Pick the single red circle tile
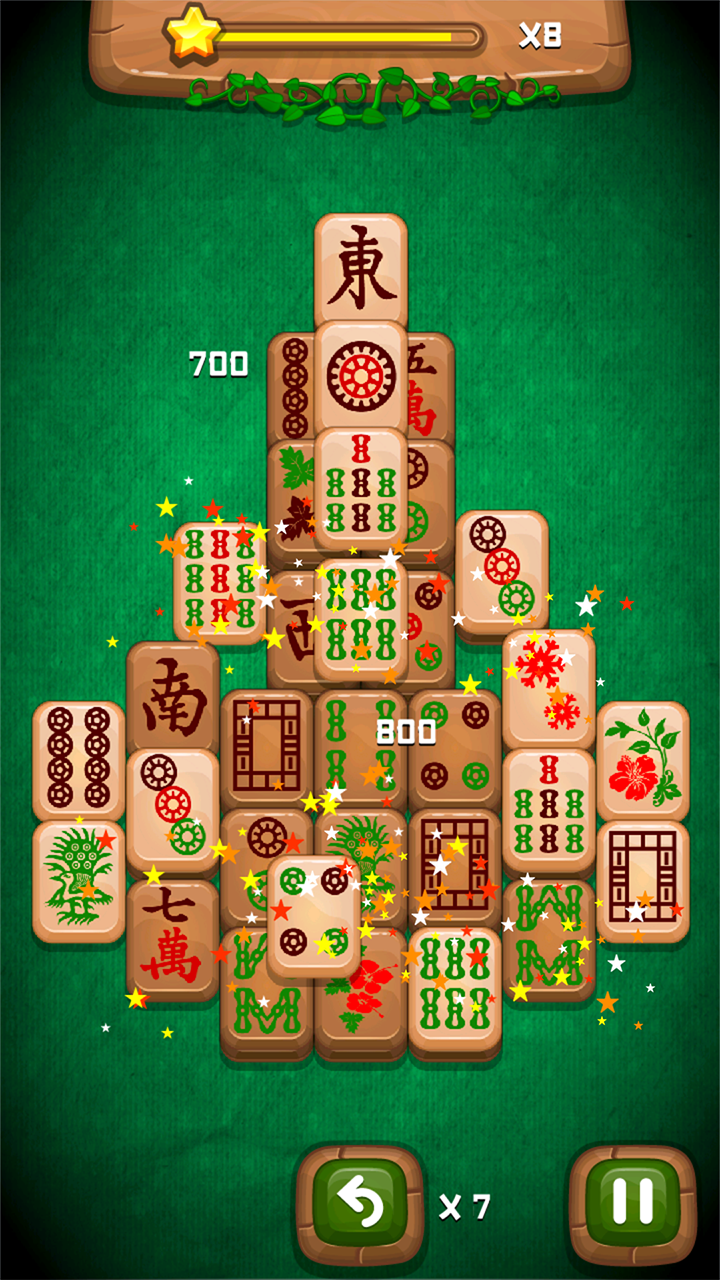This screenshot has height=1280, width=720. 360,377
